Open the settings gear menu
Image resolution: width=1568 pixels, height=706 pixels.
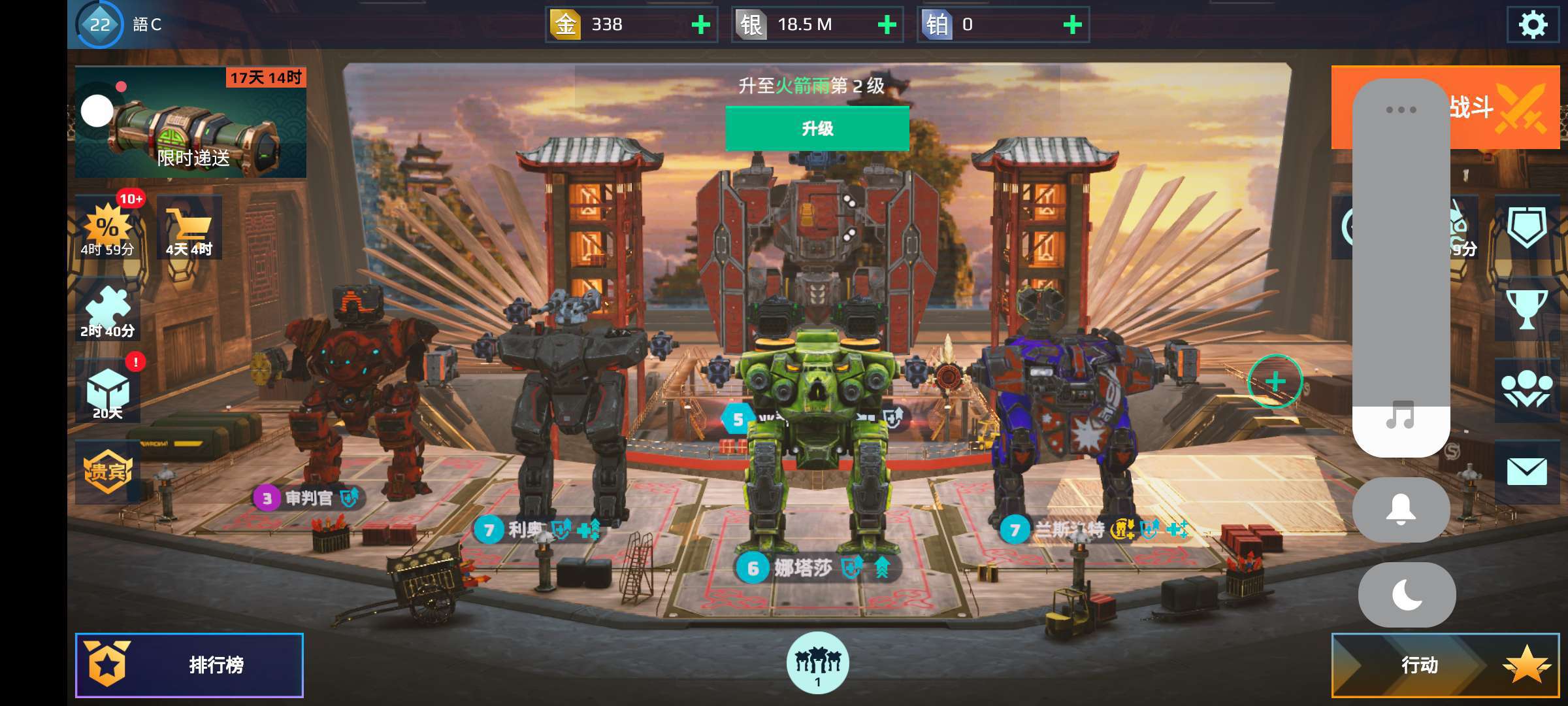point(1533,25)
